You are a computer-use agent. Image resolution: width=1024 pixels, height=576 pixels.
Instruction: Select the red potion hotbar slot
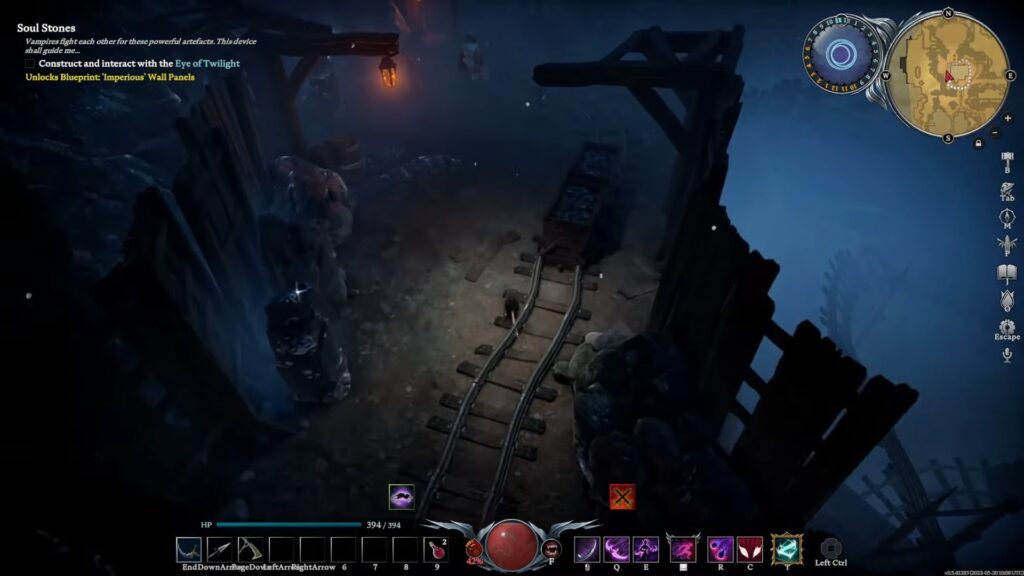438,548
